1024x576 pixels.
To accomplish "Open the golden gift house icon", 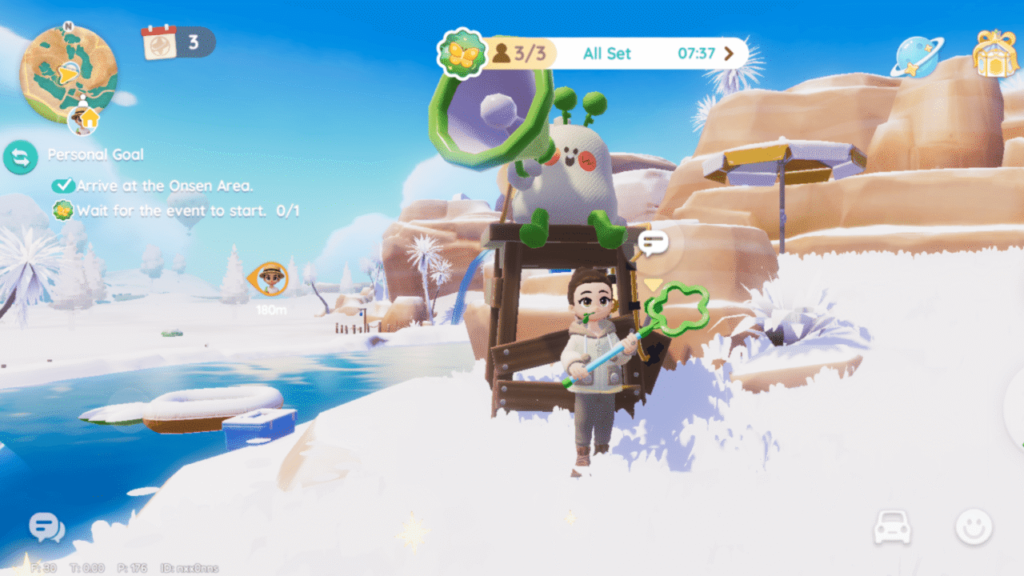I will 994,54.
